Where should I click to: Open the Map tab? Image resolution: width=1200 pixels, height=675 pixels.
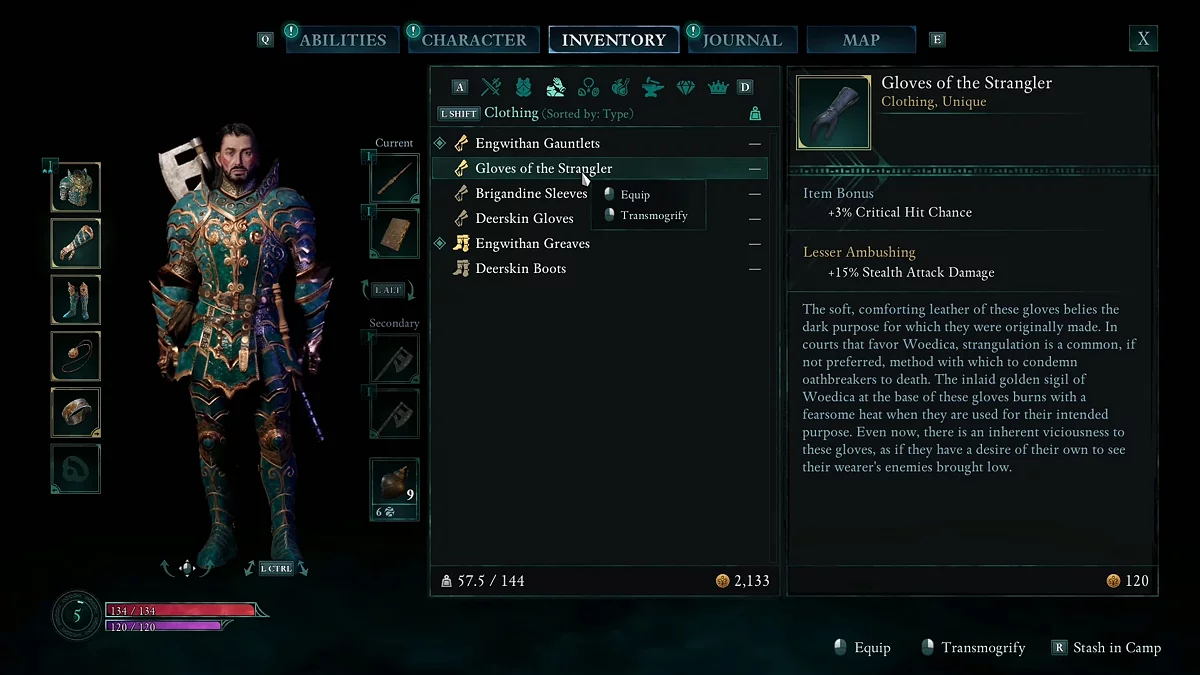pyautogui.click(x=861, y=40)
